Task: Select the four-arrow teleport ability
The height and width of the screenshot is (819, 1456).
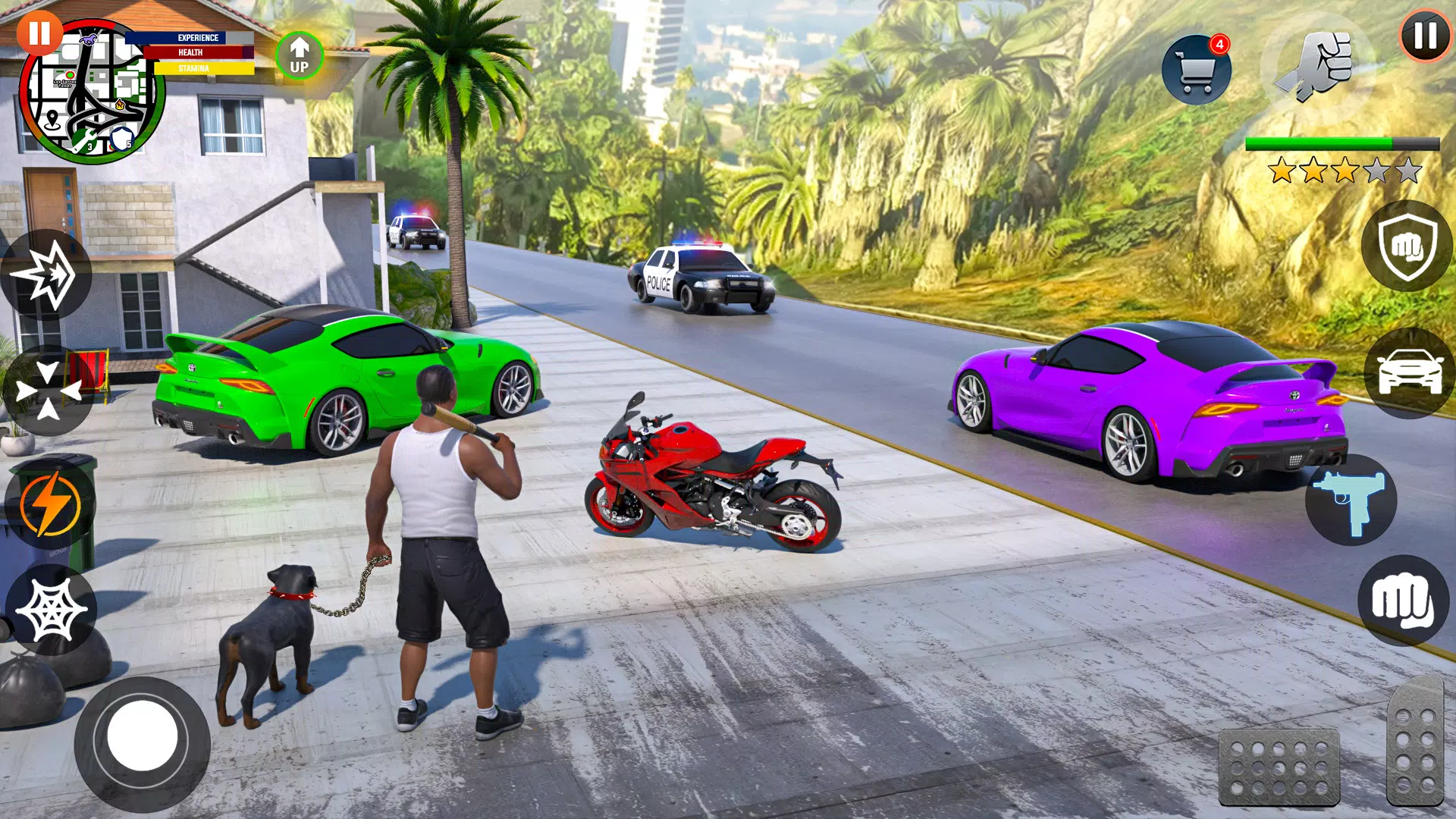Action: tap(50, 388)
